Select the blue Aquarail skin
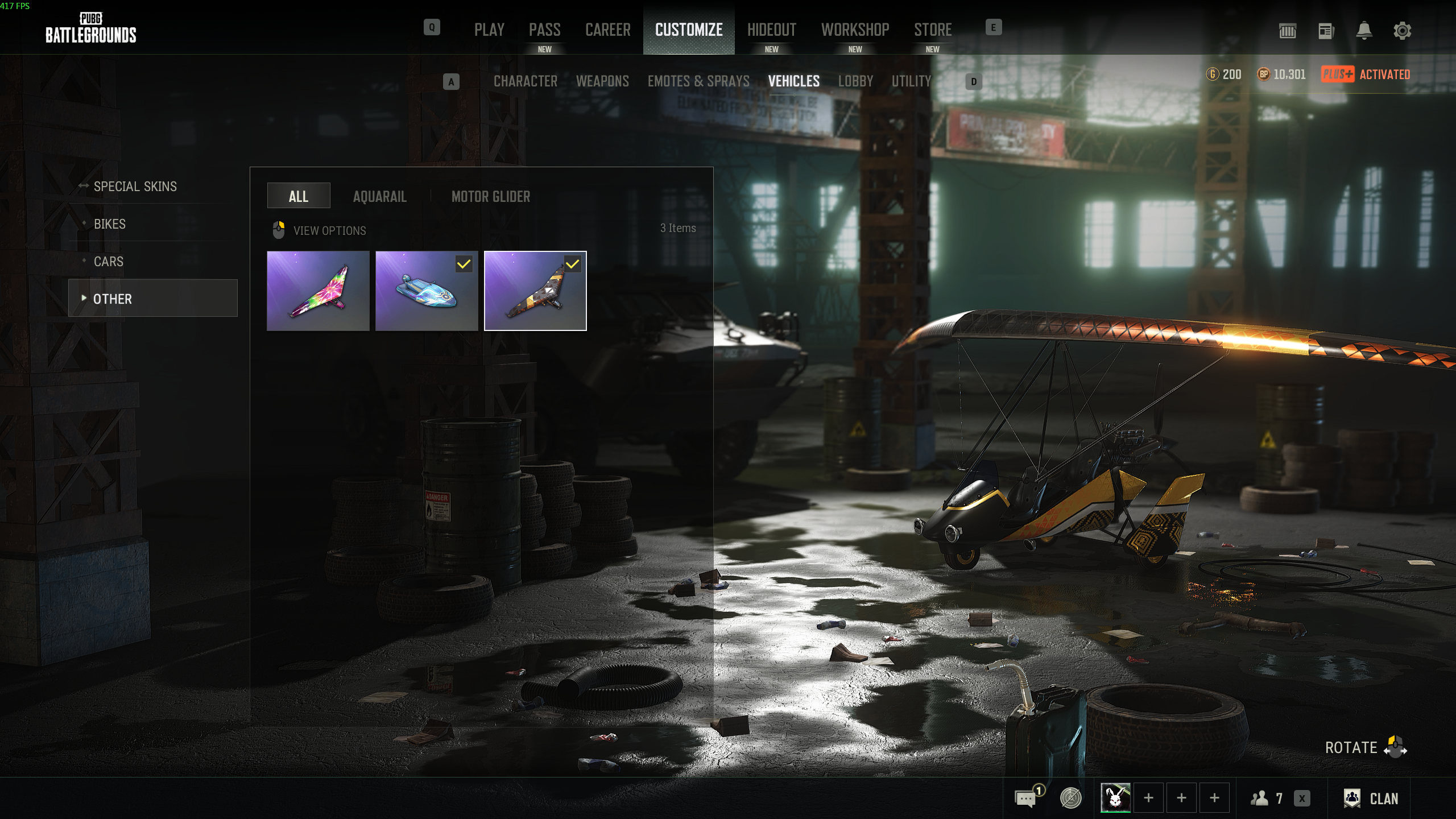The height and width of the screenshot is (819, 1456). pyautogui.click(x=427, y=291)
